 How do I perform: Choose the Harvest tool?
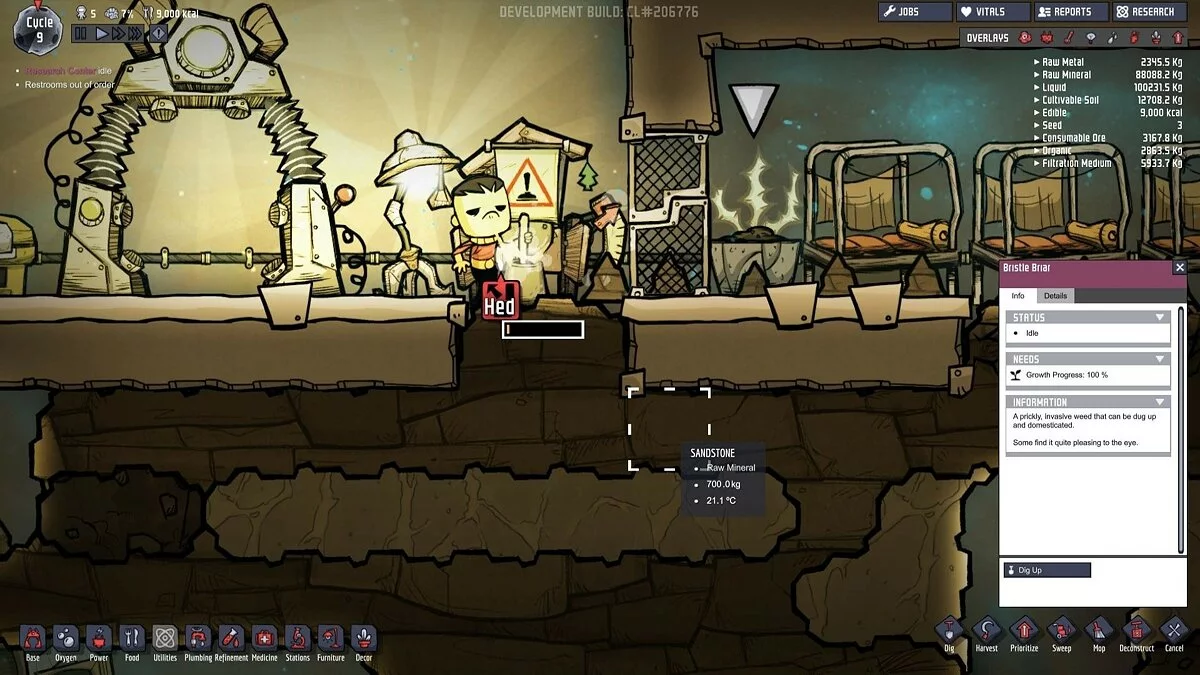pyautogui.click(x=987, y=632)
